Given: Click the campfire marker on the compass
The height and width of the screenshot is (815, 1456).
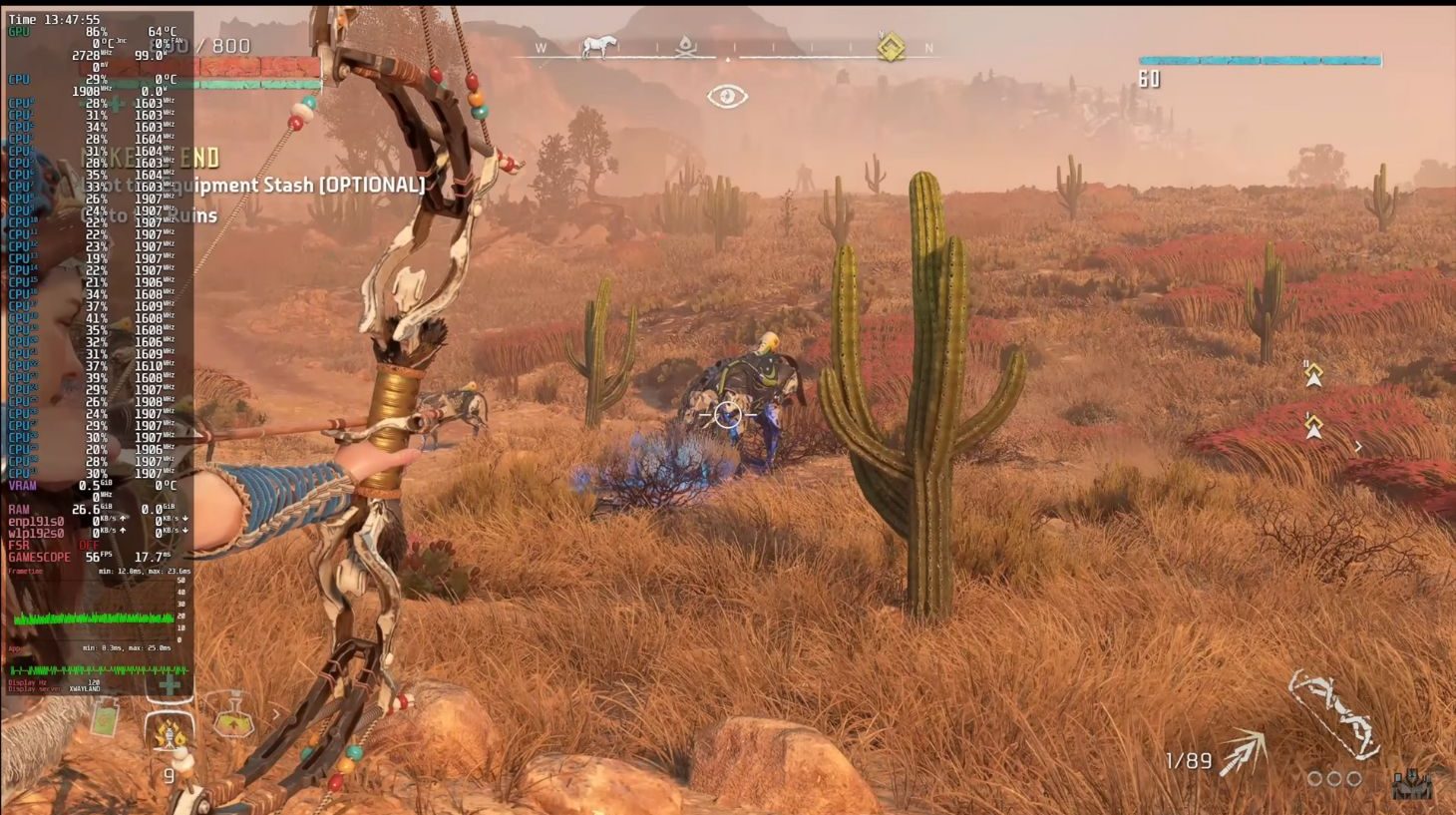Looking at the screenshot, I should click(x=685, y=46).
